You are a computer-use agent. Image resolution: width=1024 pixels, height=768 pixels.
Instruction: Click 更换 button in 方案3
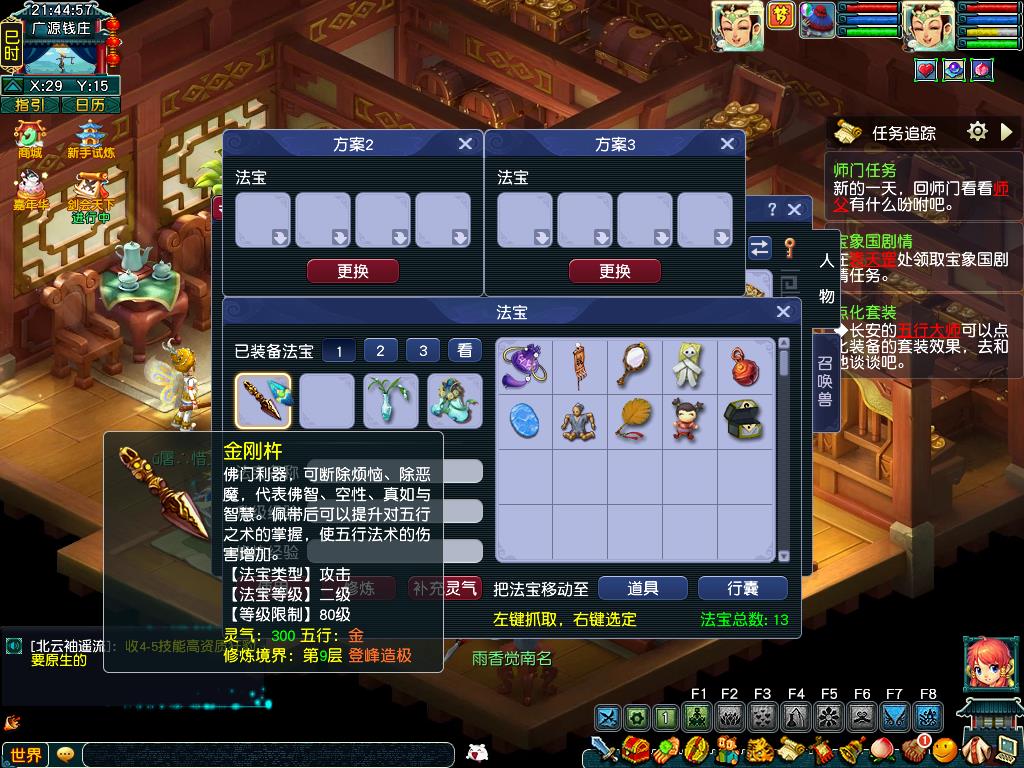[615, 271]
